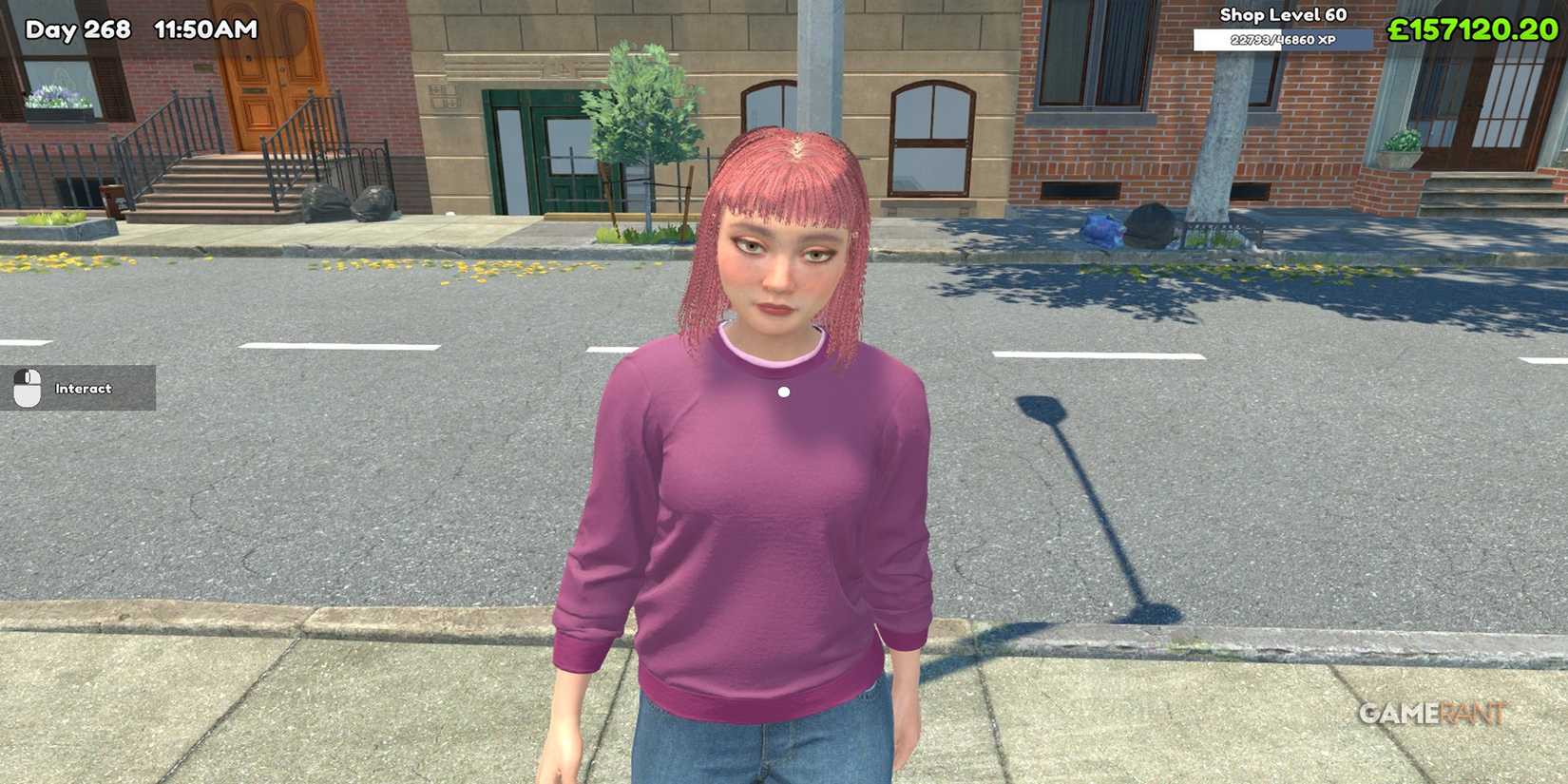
Task: Click the white crosshair dot in screen center
Action: [x=783, y=391]
